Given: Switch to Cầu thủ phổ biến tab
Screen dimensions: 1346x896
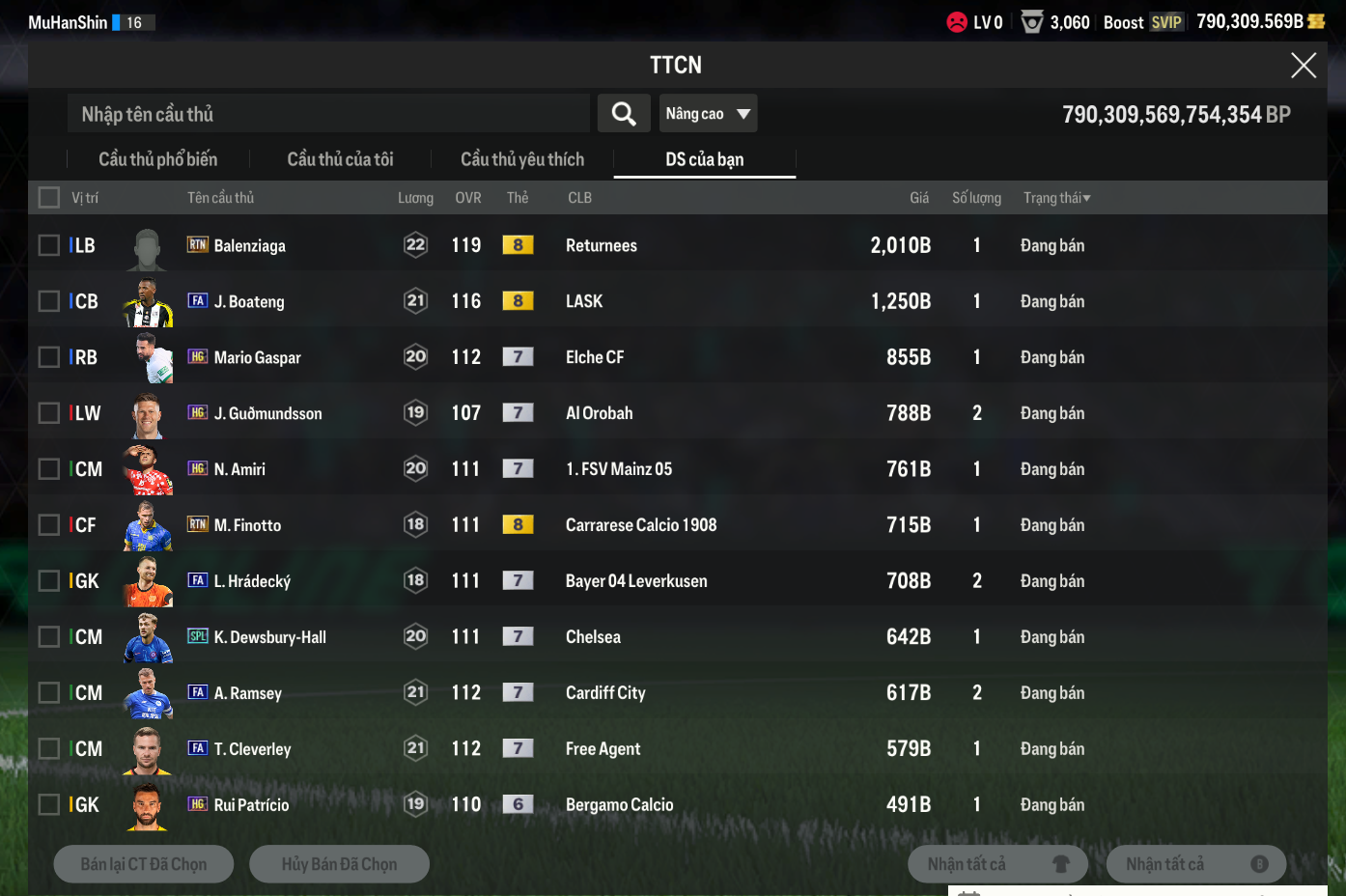Looking at the screenshot, I should (158, 159).
